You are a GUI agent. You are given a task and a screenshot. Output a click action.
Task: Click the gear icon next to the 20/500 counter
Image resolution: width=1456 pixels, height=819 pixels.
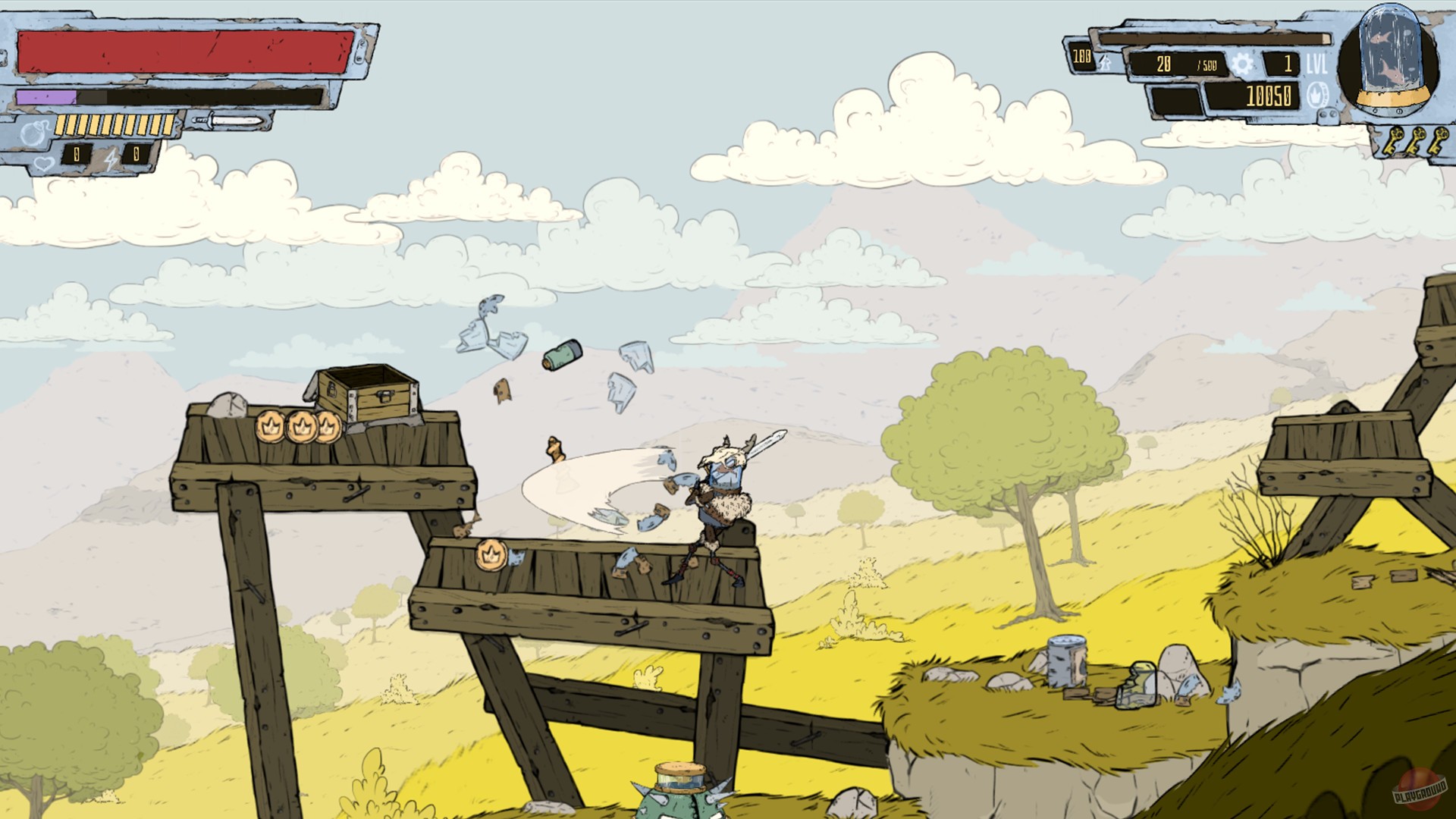click(1244, 65)
